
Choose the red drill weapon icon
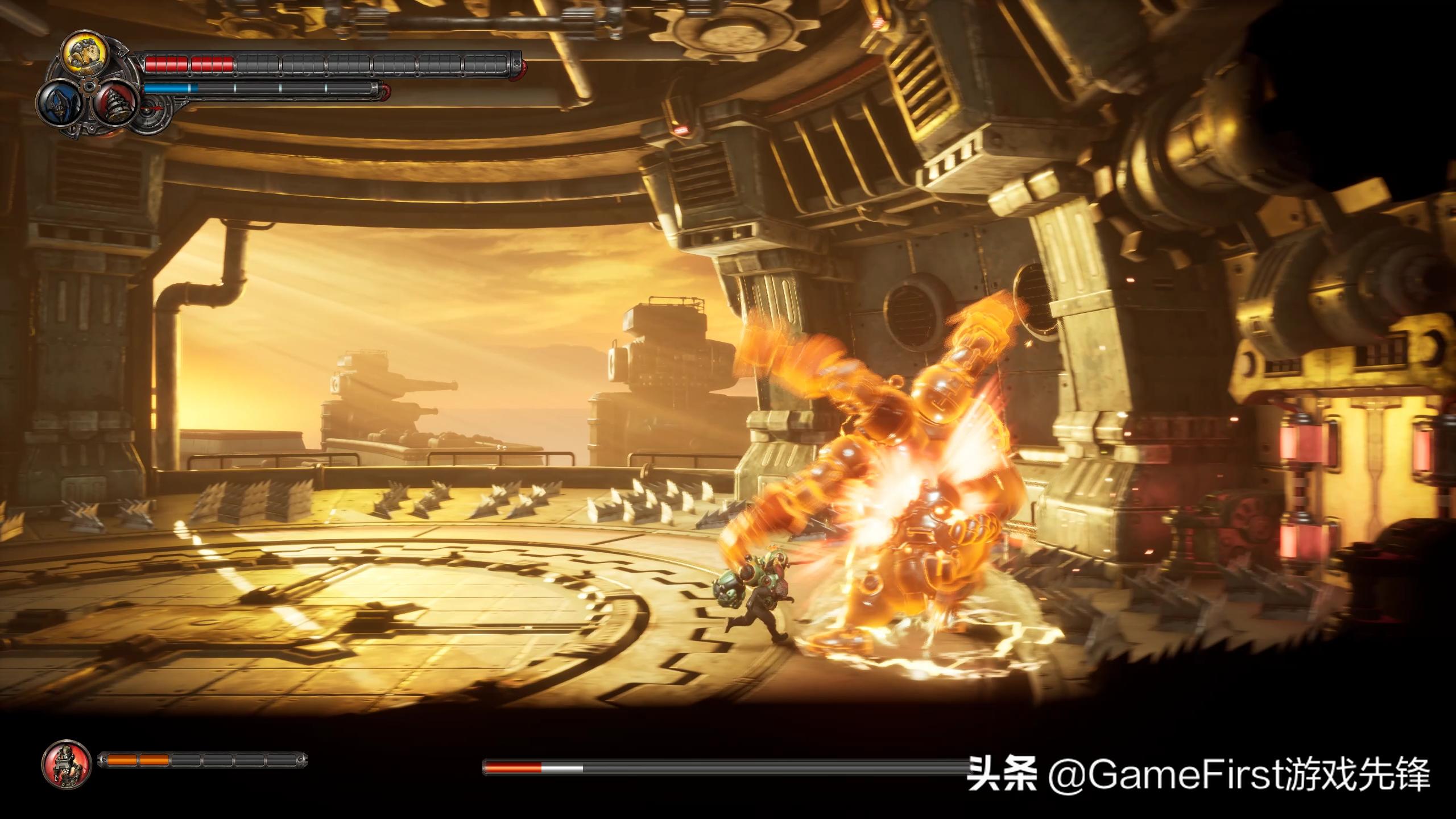click(113, 104)
